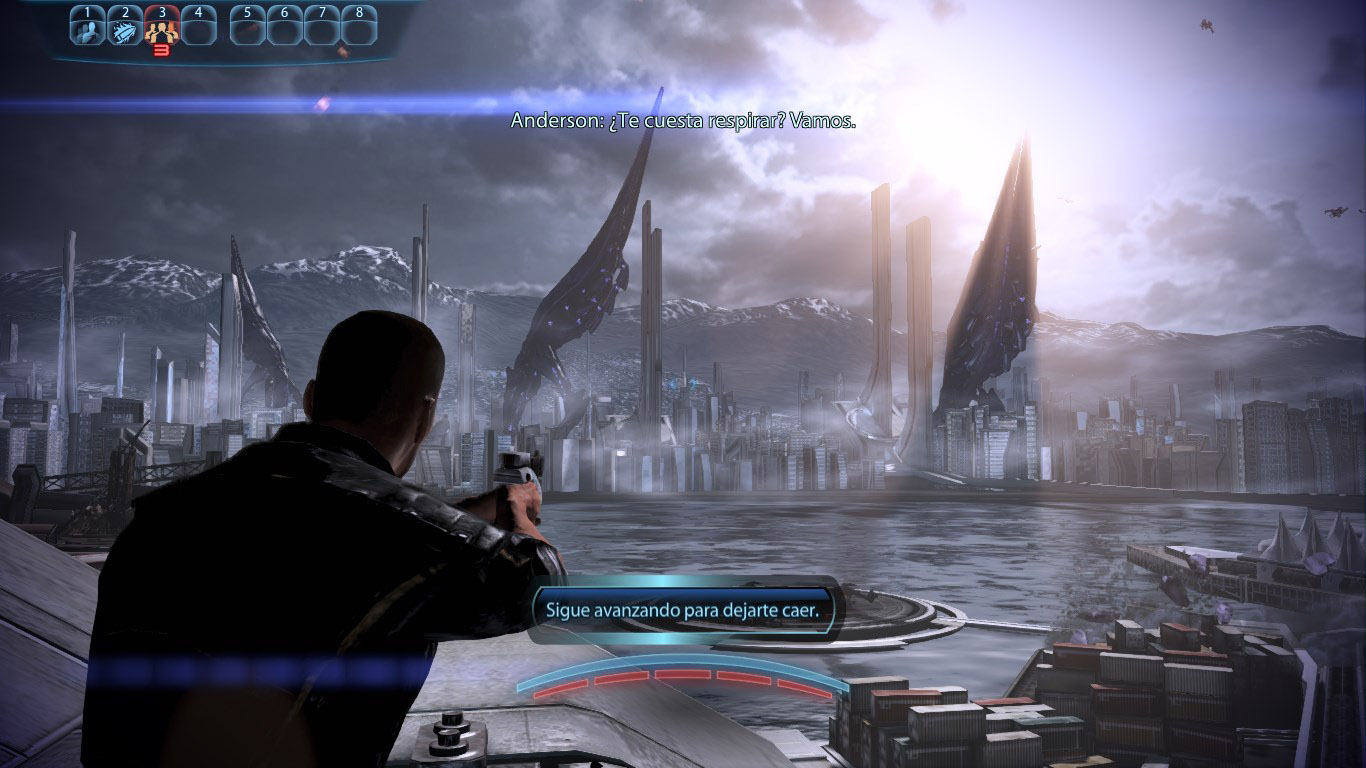Select the orange squad power in slot 3
Viewport: 1366px width, 768px height.
coord(161,28)
